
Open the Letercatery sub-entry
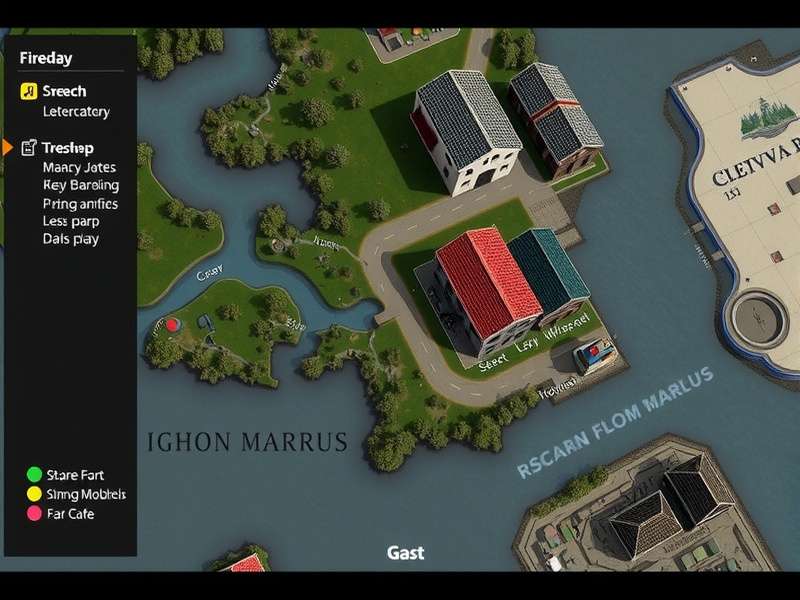coord(76,112)
